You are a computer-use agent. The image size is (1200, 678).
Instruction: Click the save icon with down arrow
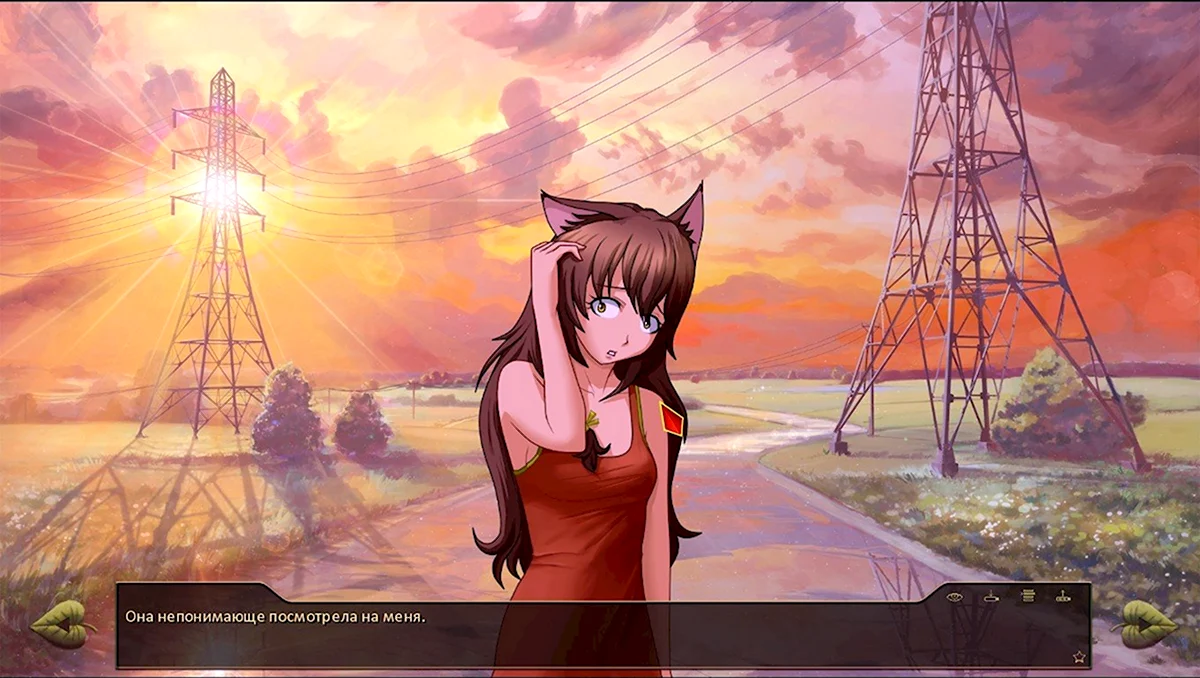(990, 597)
